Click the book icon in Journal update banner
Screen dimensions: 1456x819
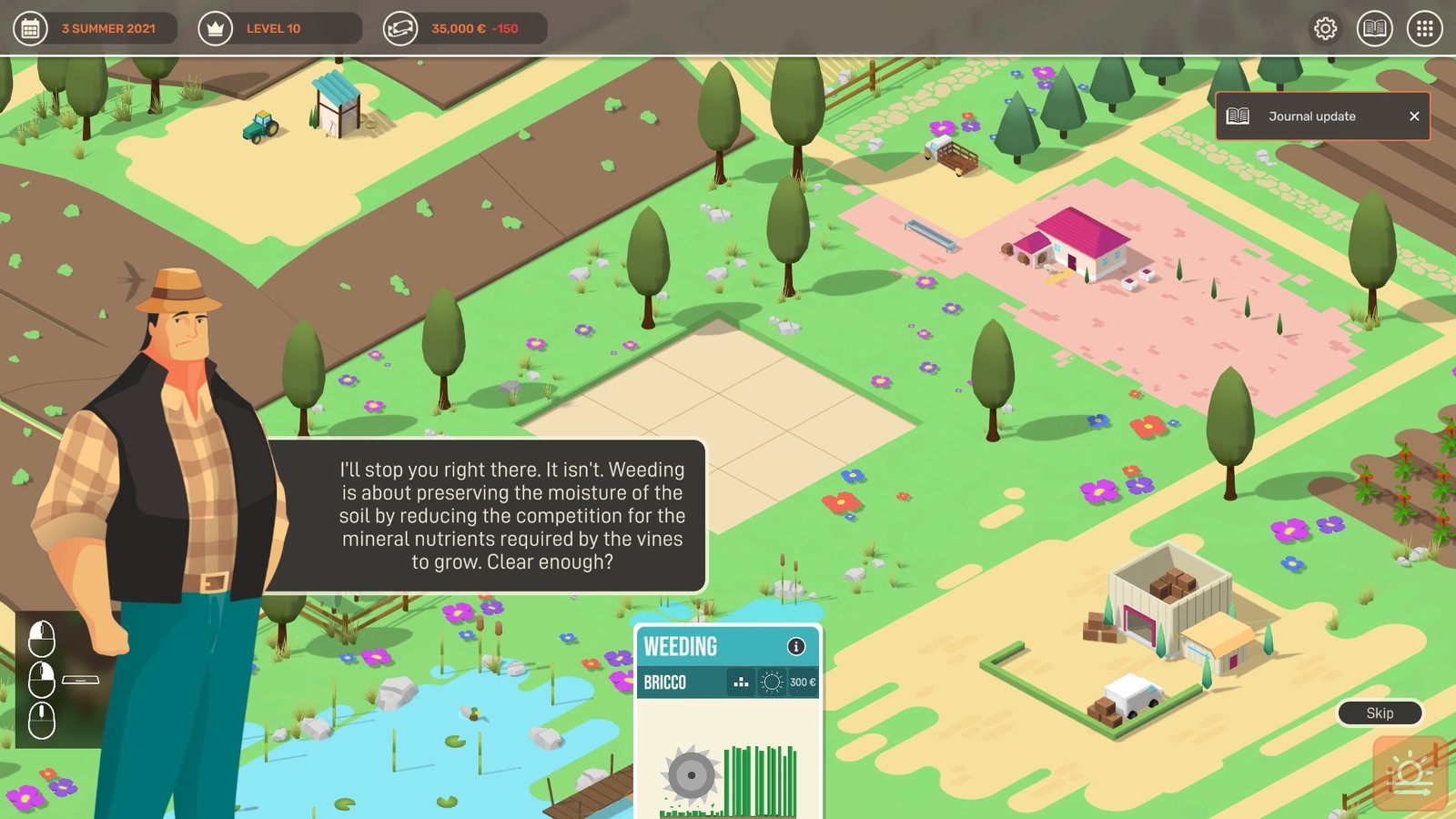[1239, 116]
